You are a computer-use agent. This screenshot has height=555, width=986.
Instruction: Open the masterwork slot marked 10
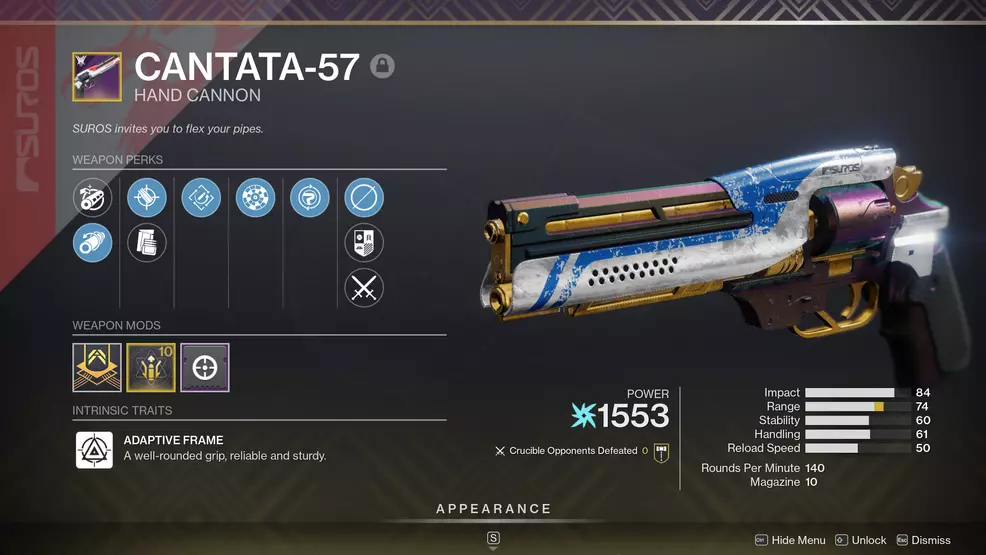tap(151, 368)
